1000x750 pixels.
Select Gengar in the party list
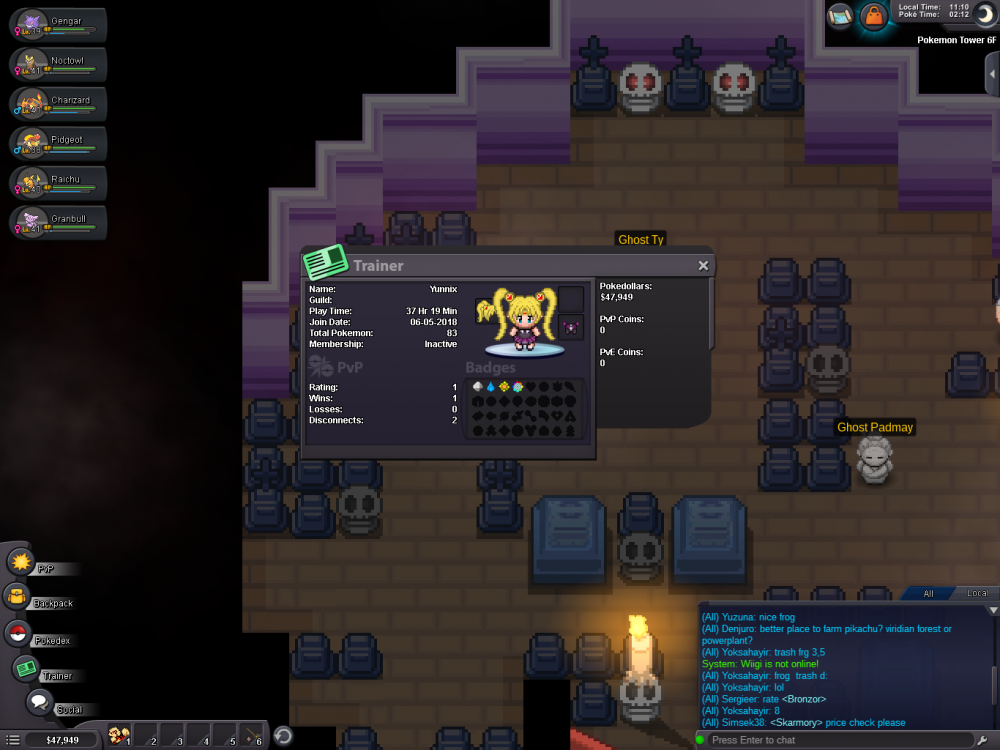[60, 24]
